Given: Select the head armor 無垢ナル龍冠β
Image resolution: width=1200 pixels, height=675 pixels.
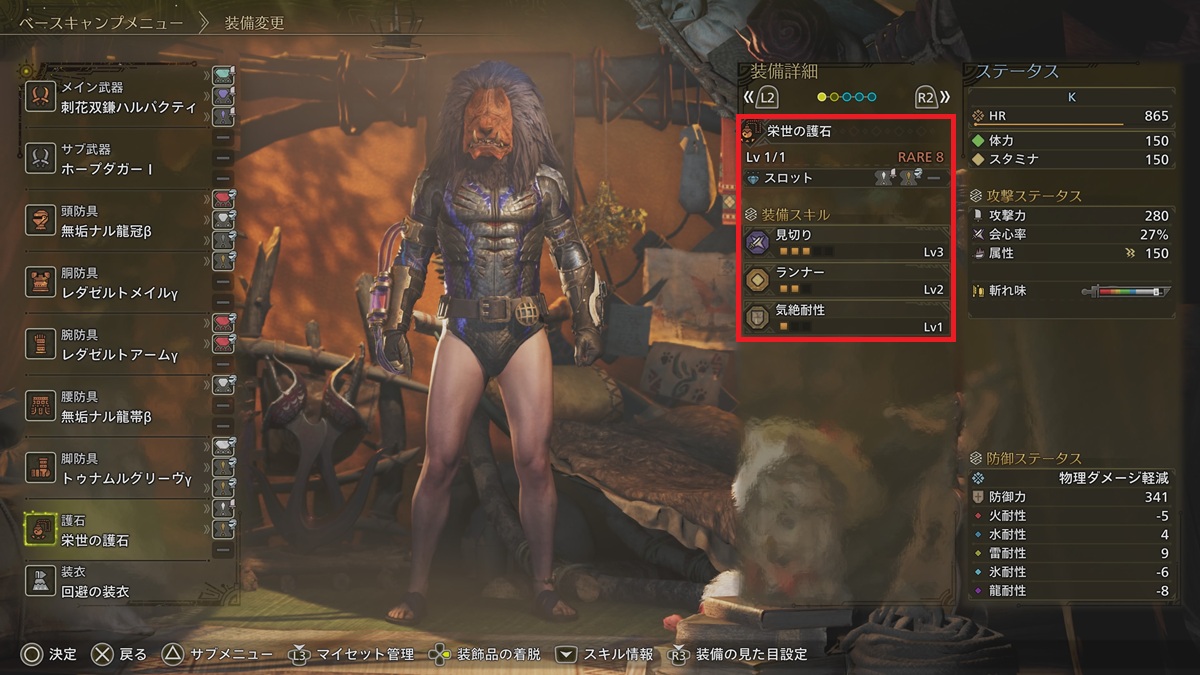Looking at the screenshot, I should [x=120, y=222].
